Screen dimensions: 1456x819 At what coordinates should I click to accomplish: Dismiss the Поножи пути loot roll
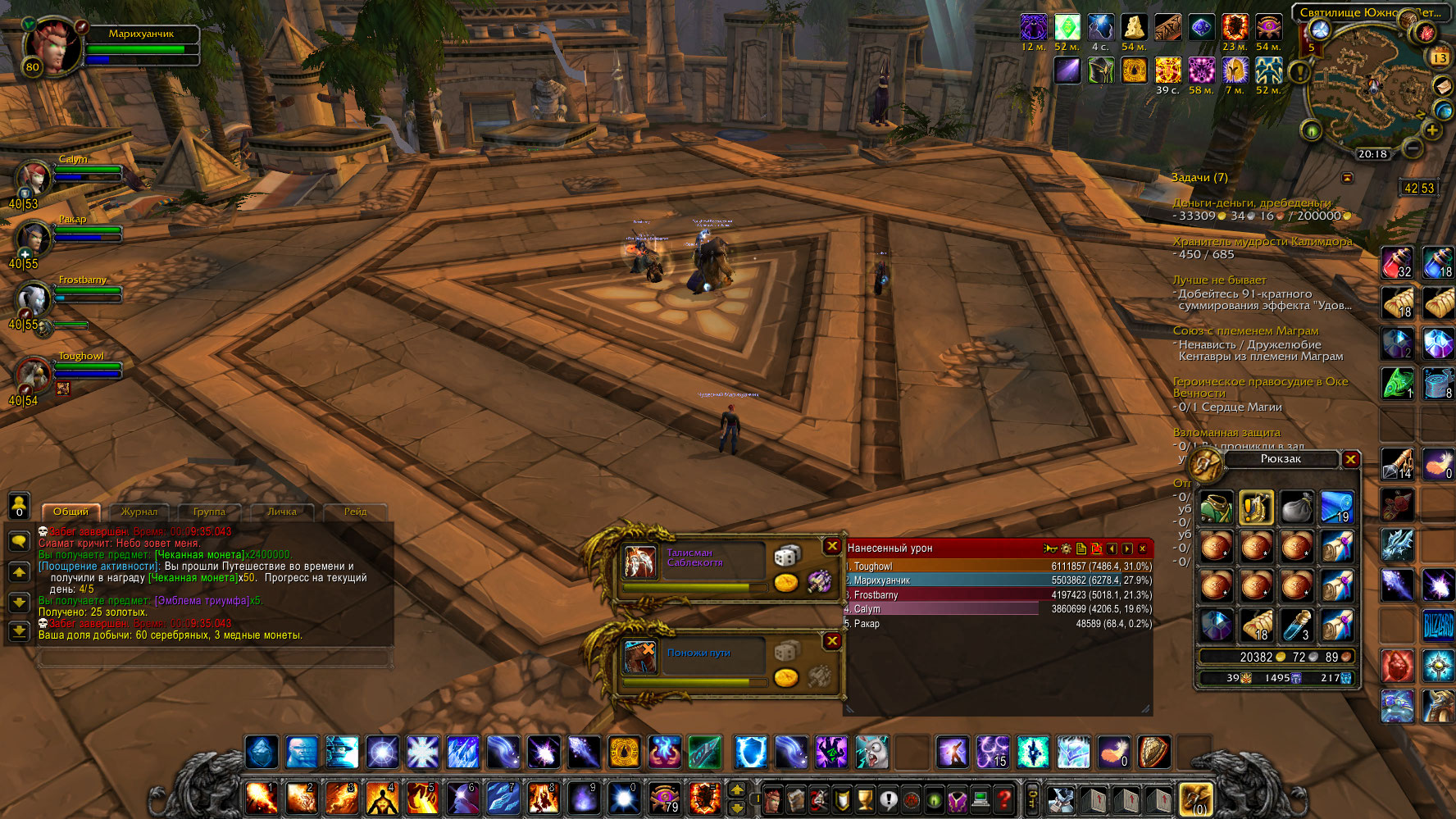click(832, 641)
